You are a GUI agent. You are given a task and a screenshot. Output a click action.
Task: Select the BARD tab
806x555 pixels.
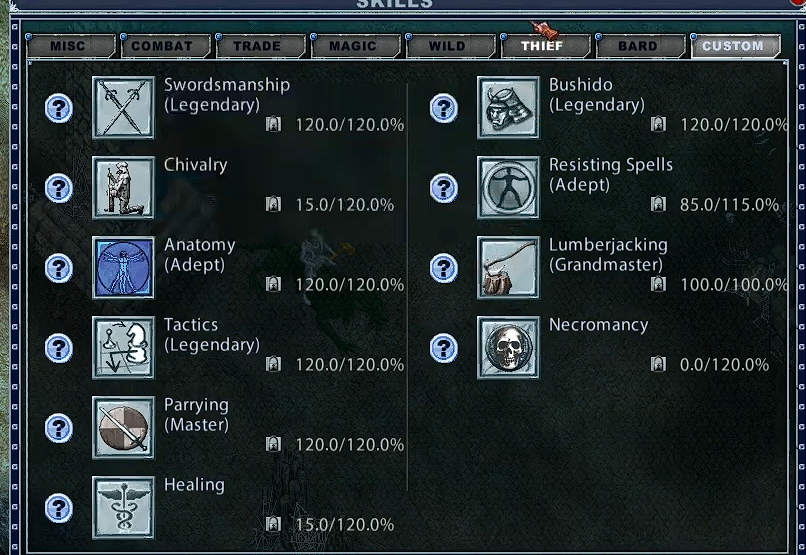(638, 46)
